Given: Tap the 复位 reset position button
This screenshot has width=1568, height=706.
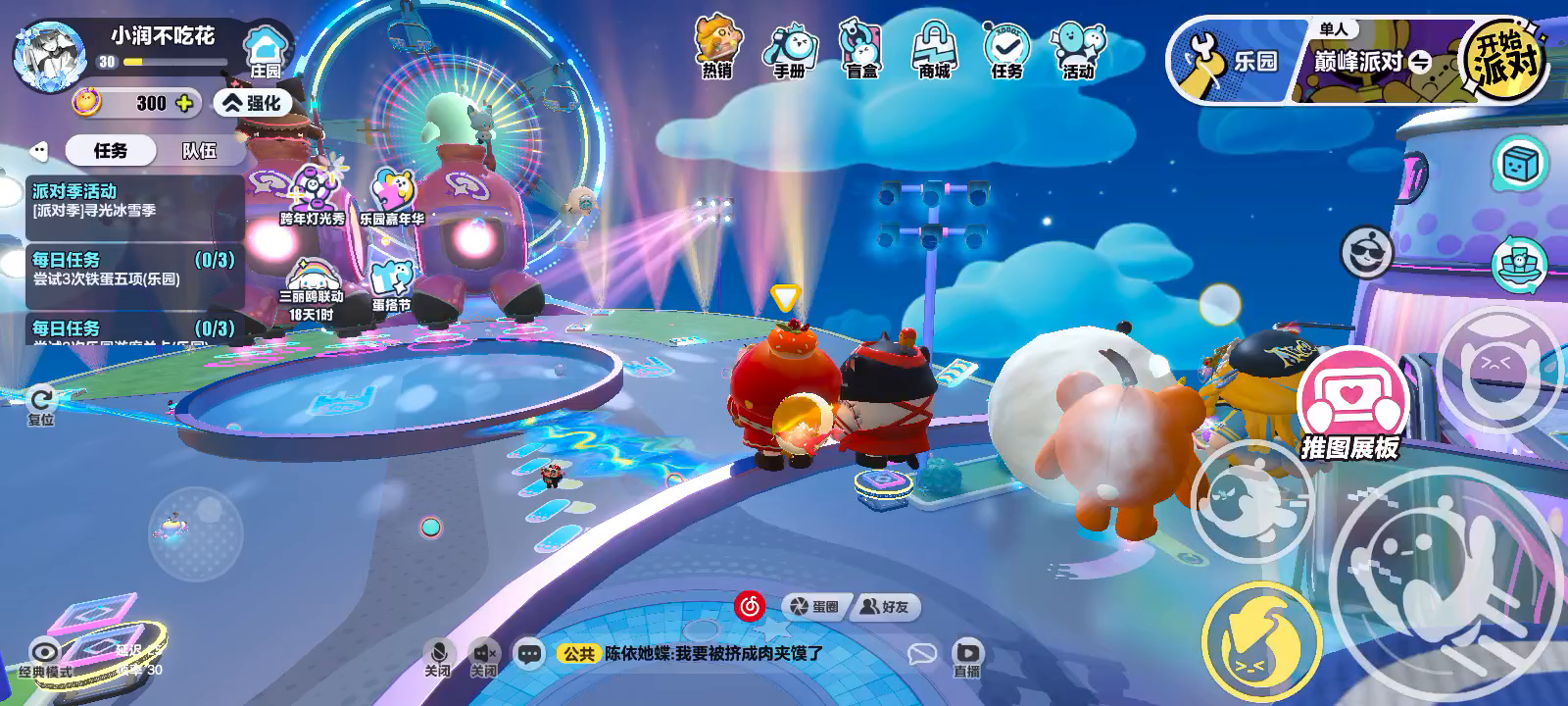Looking at the screenshot, I should point(41,405).
